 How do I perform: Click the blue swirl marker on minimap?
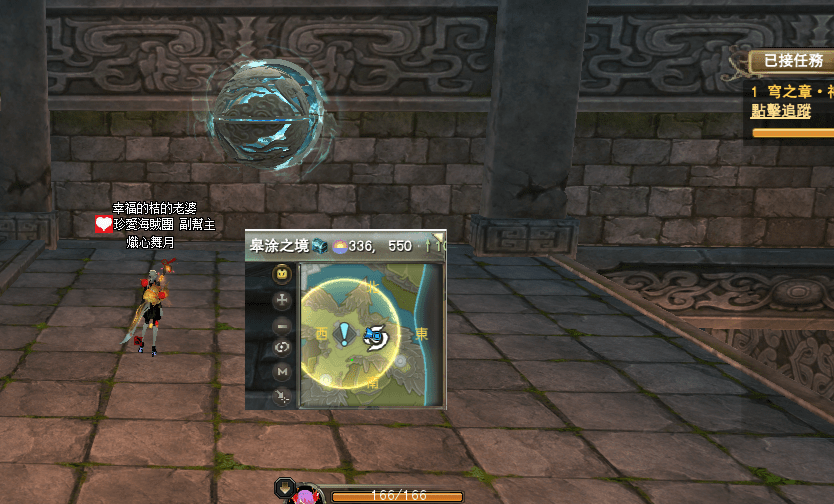click(377, 337)
